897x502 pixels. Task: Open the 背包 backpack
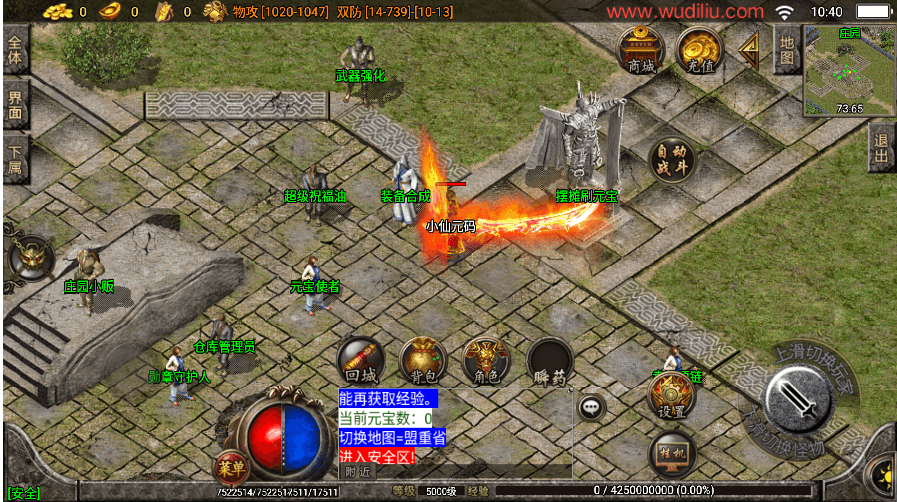[x=423, y=361]
